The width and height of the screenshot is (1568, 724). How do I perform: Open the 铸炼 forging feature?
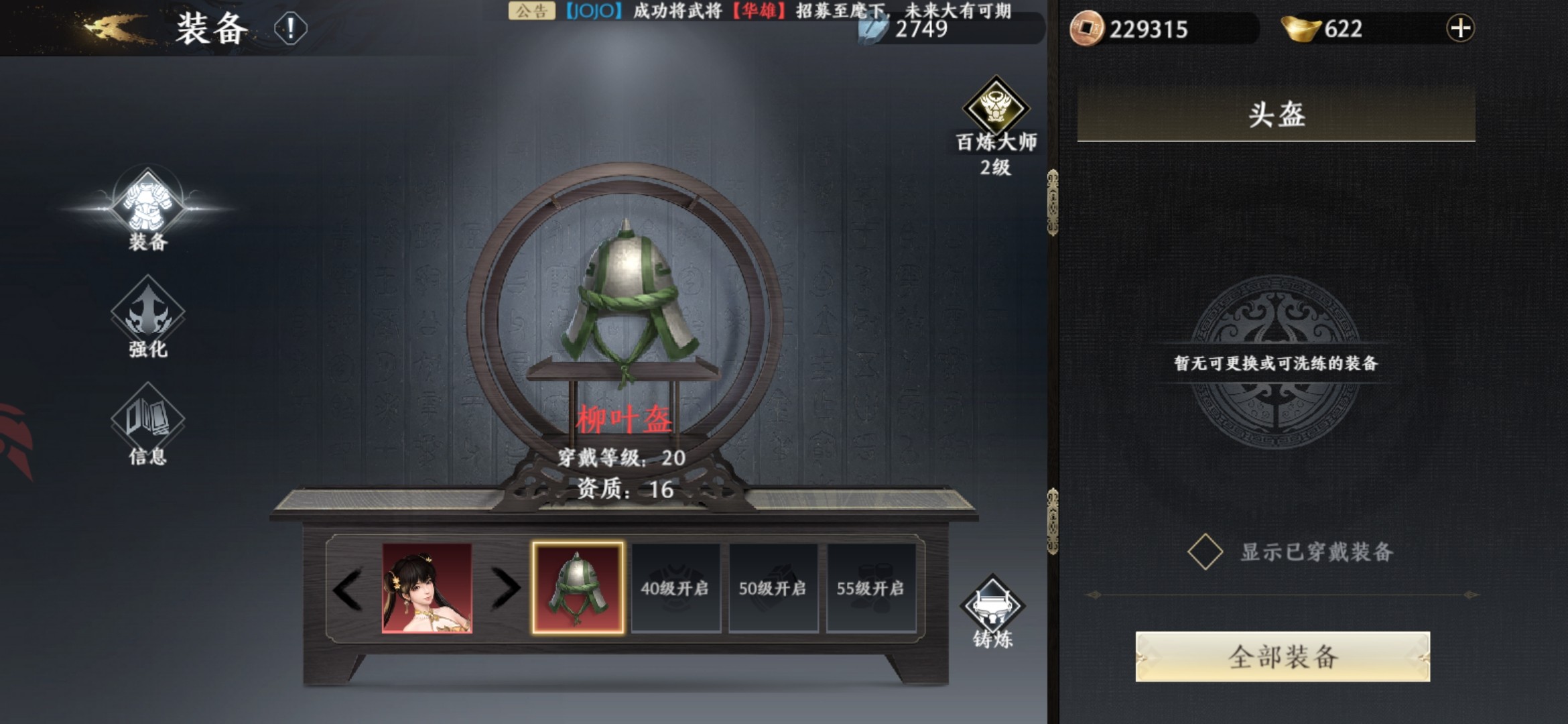point(992,609)
